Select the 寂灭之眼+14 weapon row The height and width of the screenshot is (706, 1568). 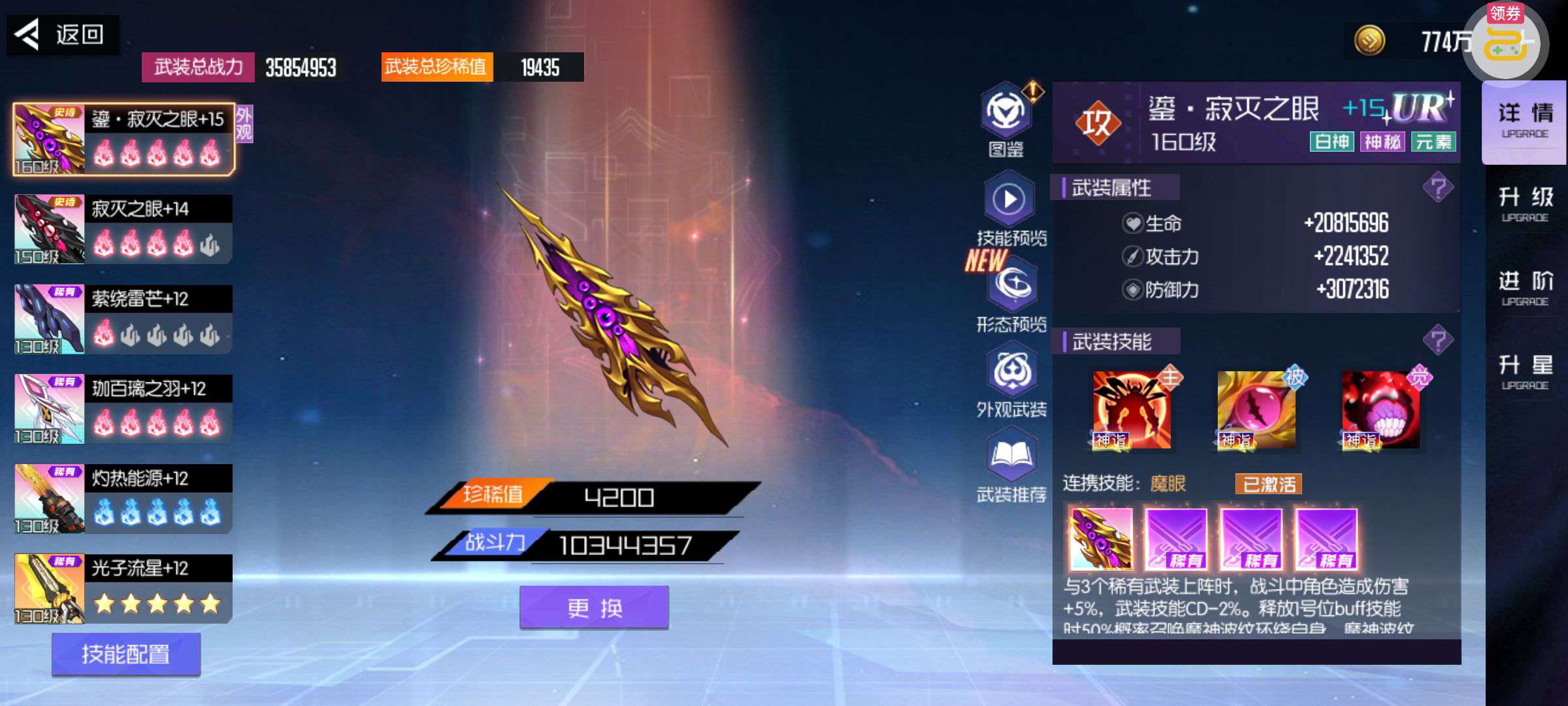click(x=123, y=229)
